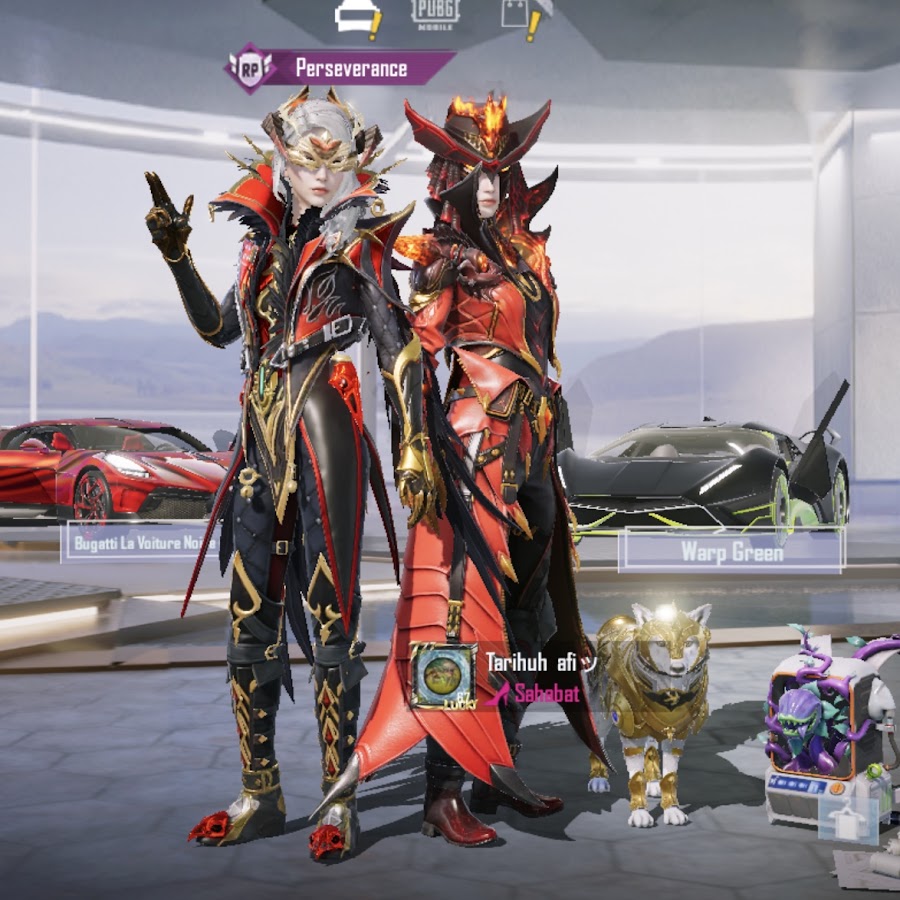Open the shopping bag icon with alert
Image resolution: width=900 pixels, height=900 pixels.
coord(521,14)
